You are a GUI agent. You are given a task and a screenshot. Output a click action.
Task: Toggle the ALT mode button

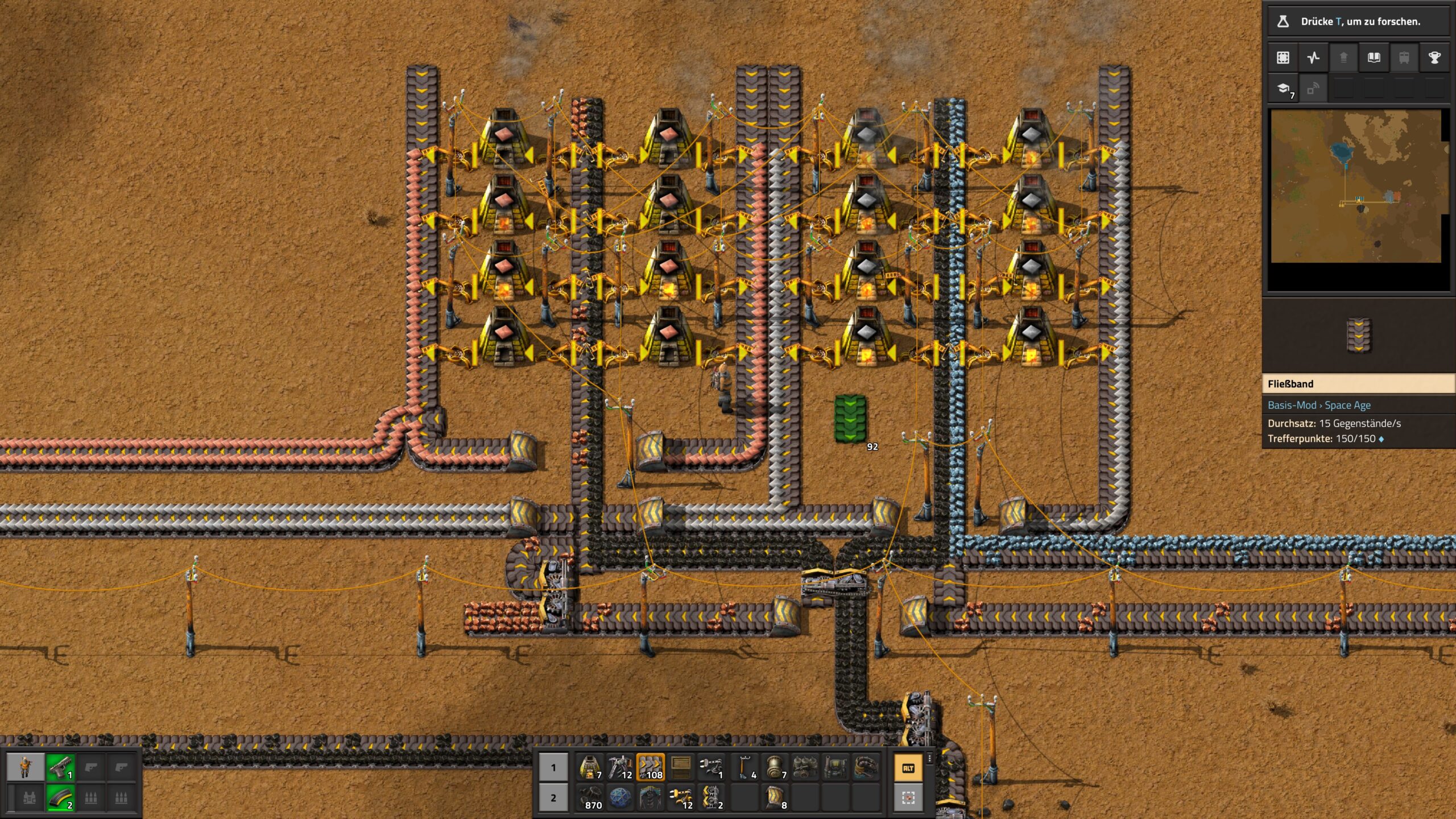tap(908, 768)
